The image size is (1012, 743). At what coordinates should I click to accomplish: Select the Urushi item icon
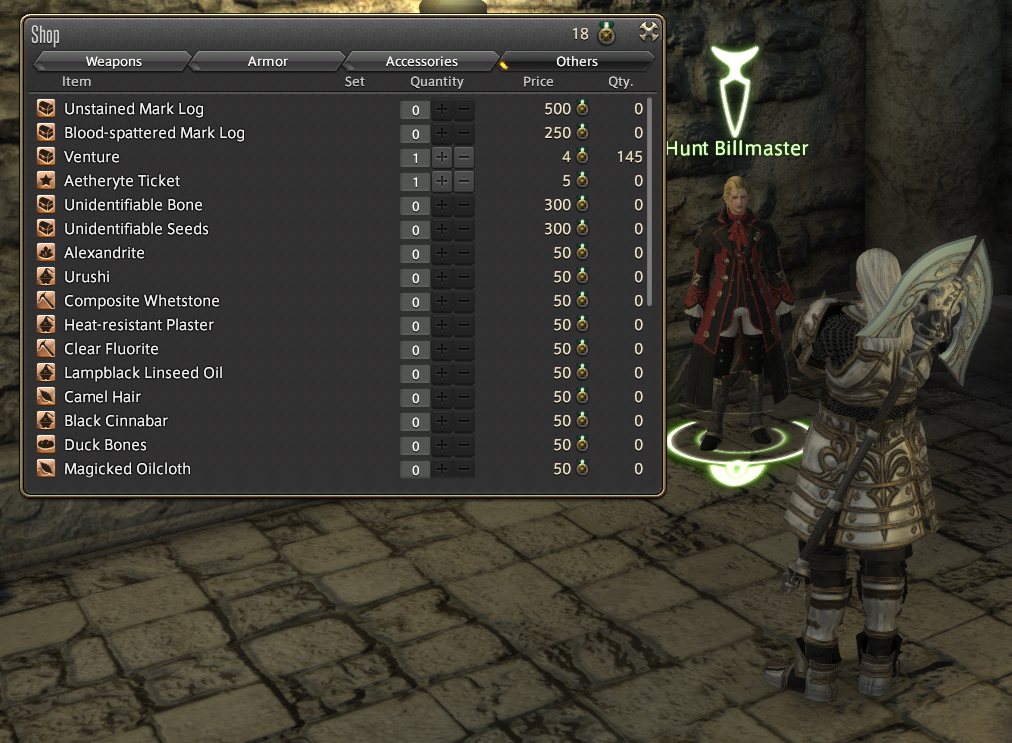46,277
